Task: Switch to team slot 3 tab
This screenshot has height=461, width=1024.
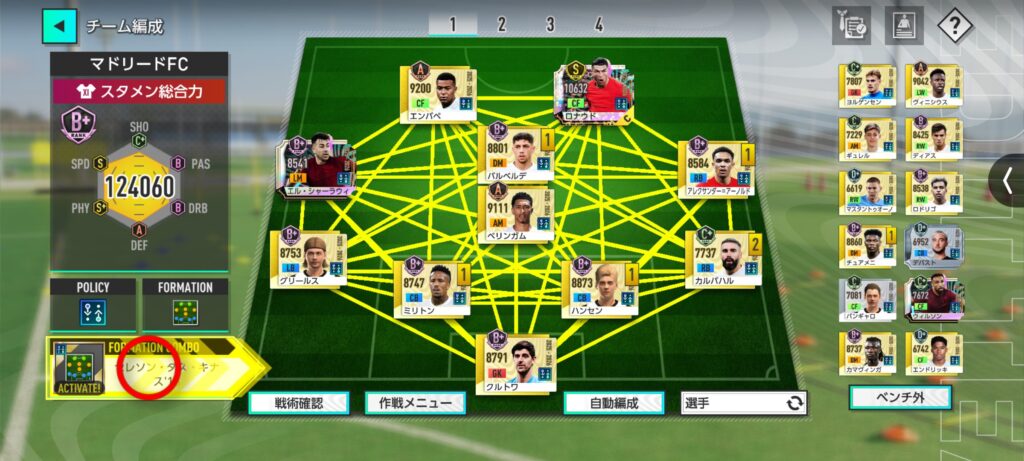Action: pyautogui.click(x=550, y=25)
